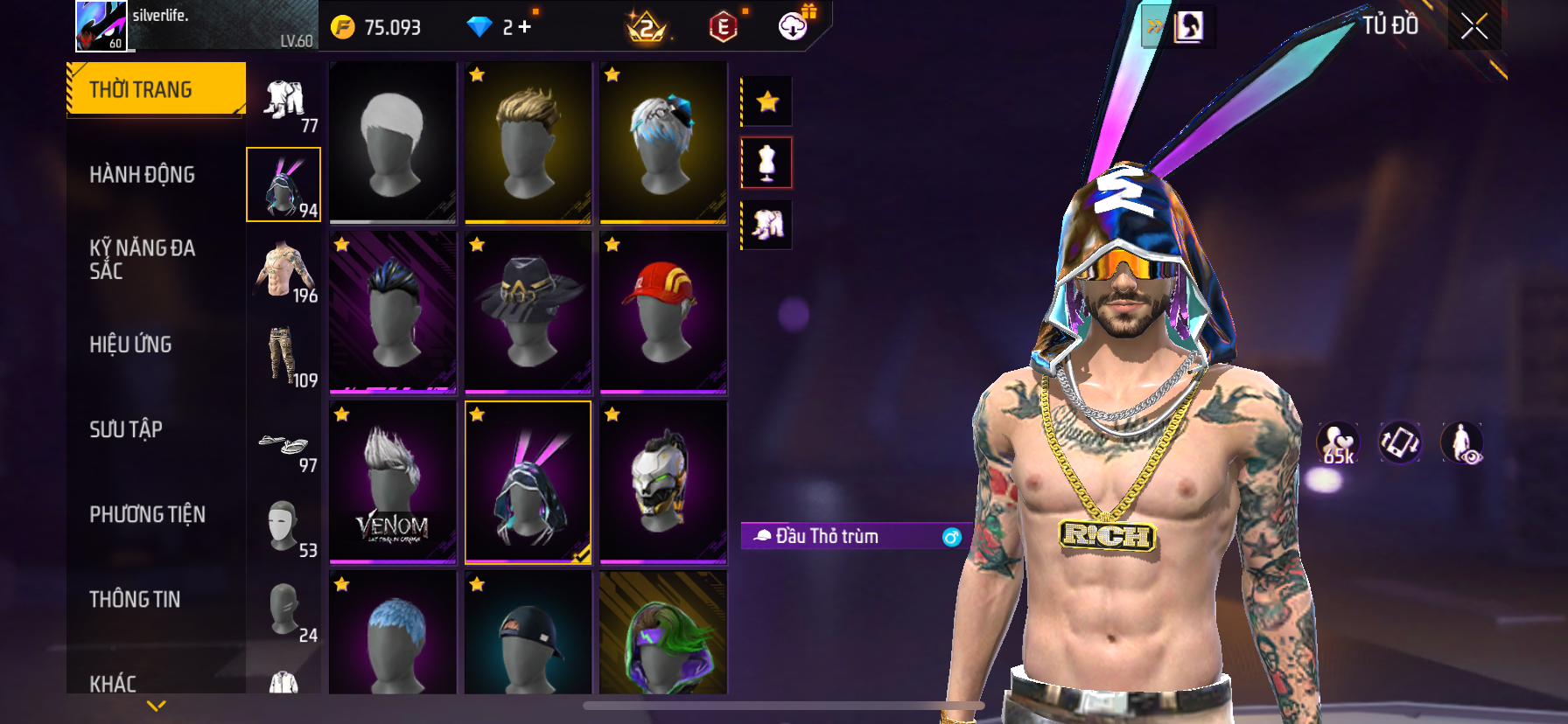Select the HIỆU ỨNG category
The image size is (1568, 724).
(x=130, y=345)
